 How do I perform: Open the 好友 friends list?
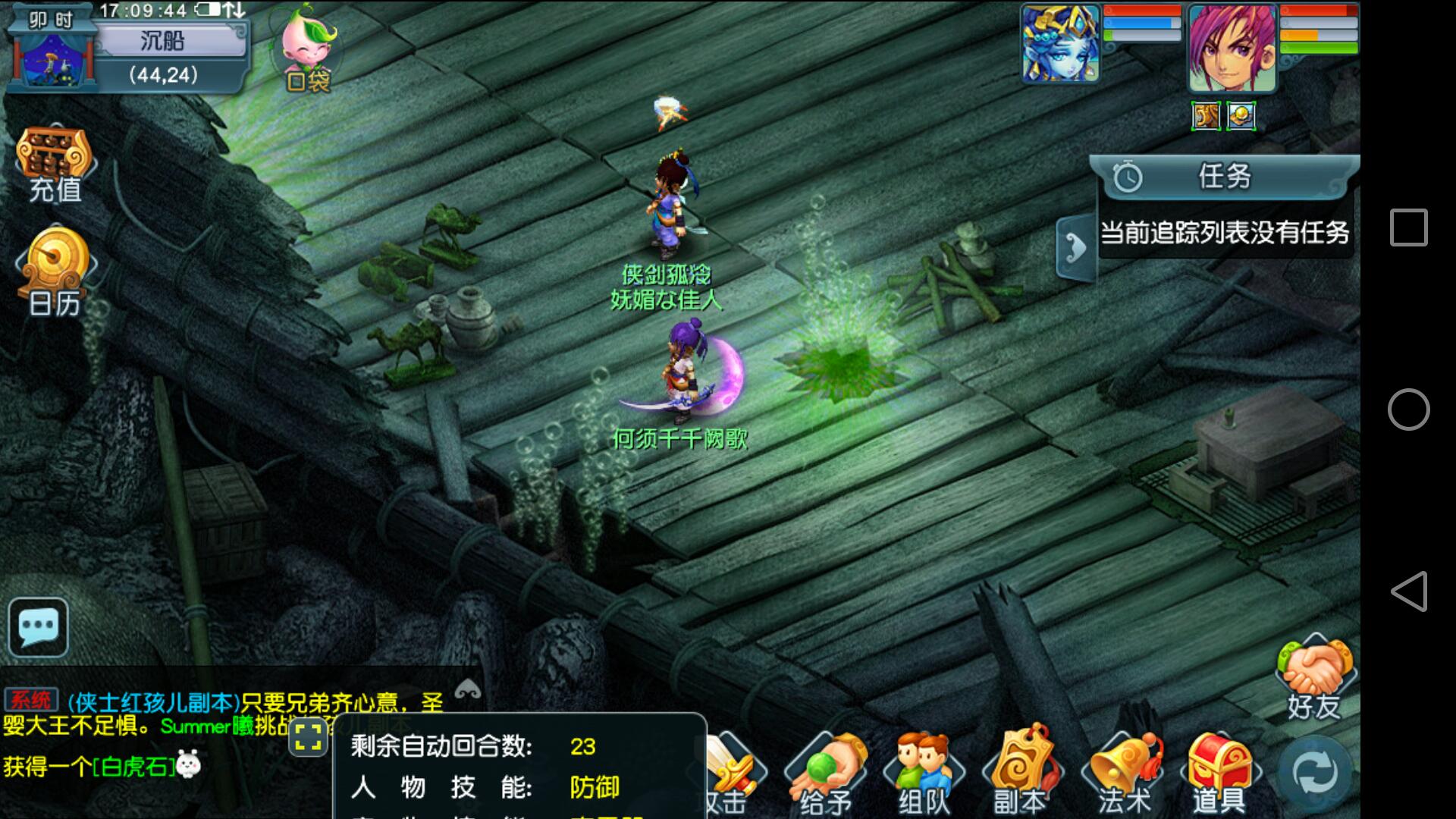[1314, 678]
